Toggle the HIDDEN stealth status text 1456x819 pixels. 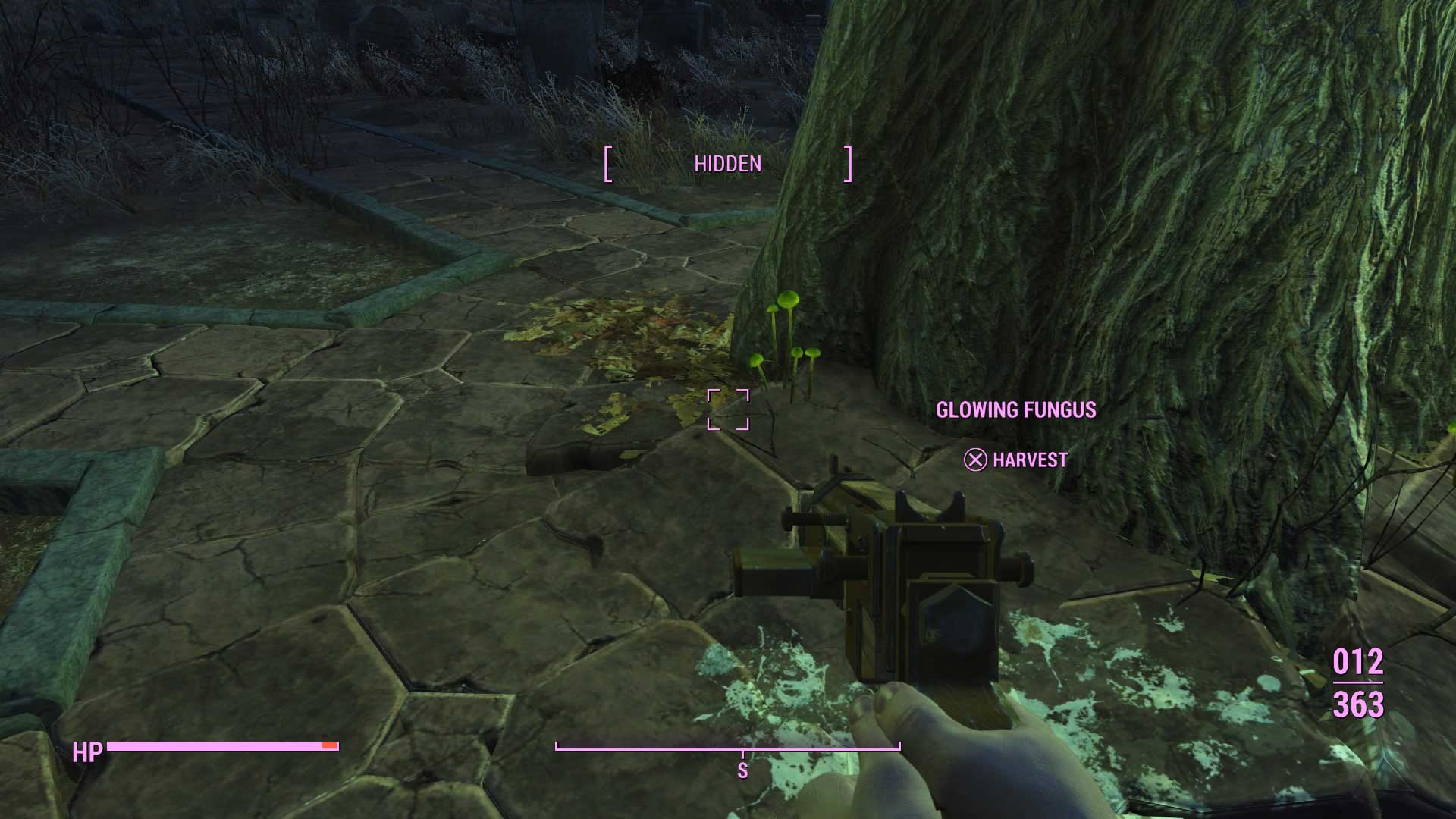pos(728,162)
